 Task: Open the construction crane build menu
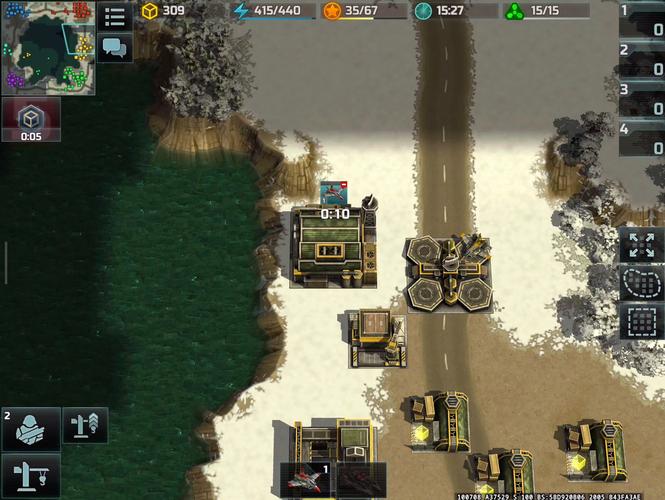[x=31, y=474]
